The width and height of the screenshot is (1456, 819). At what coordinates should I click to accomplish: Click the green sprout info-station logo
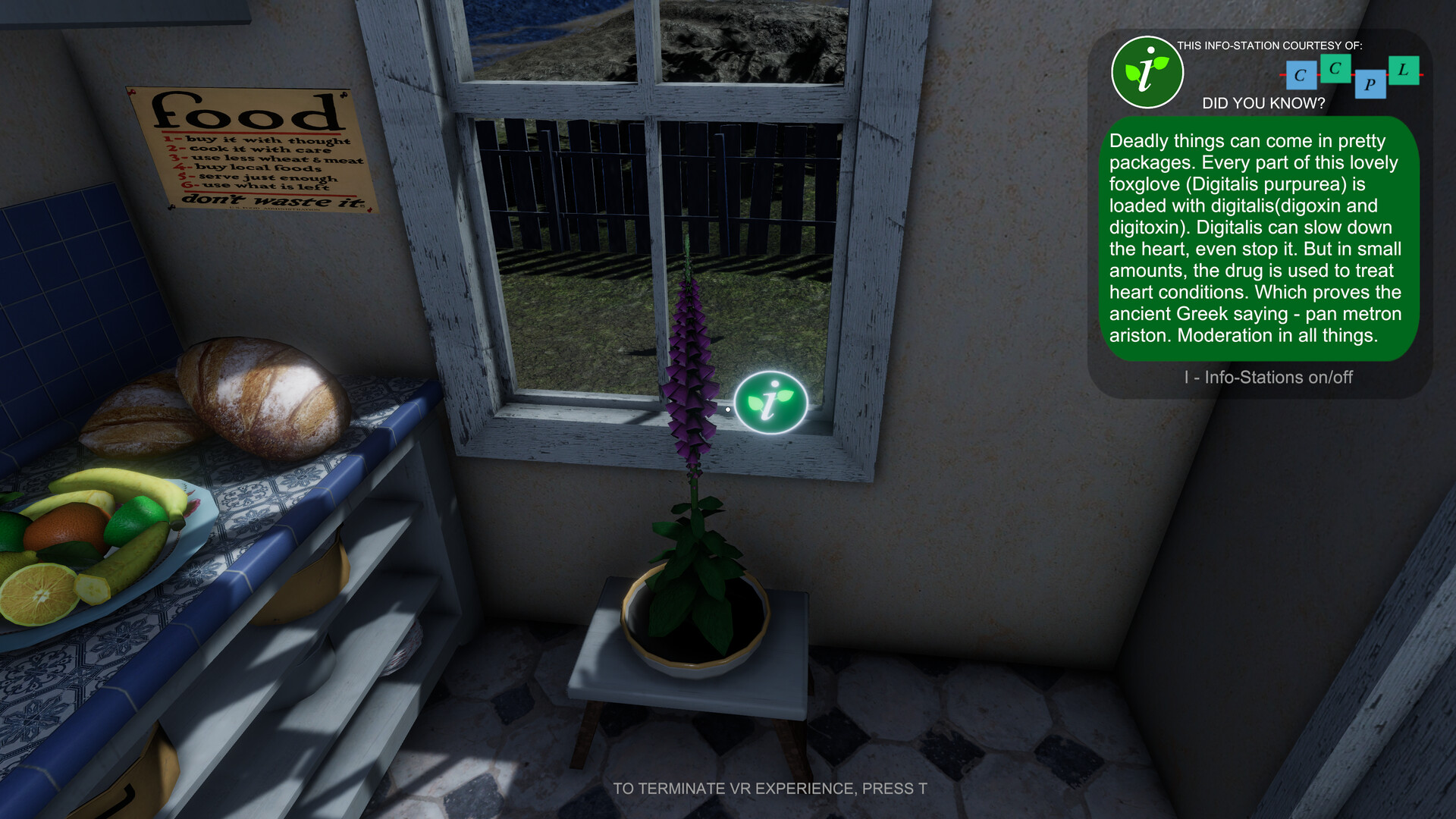click(x=1147, y=71)
